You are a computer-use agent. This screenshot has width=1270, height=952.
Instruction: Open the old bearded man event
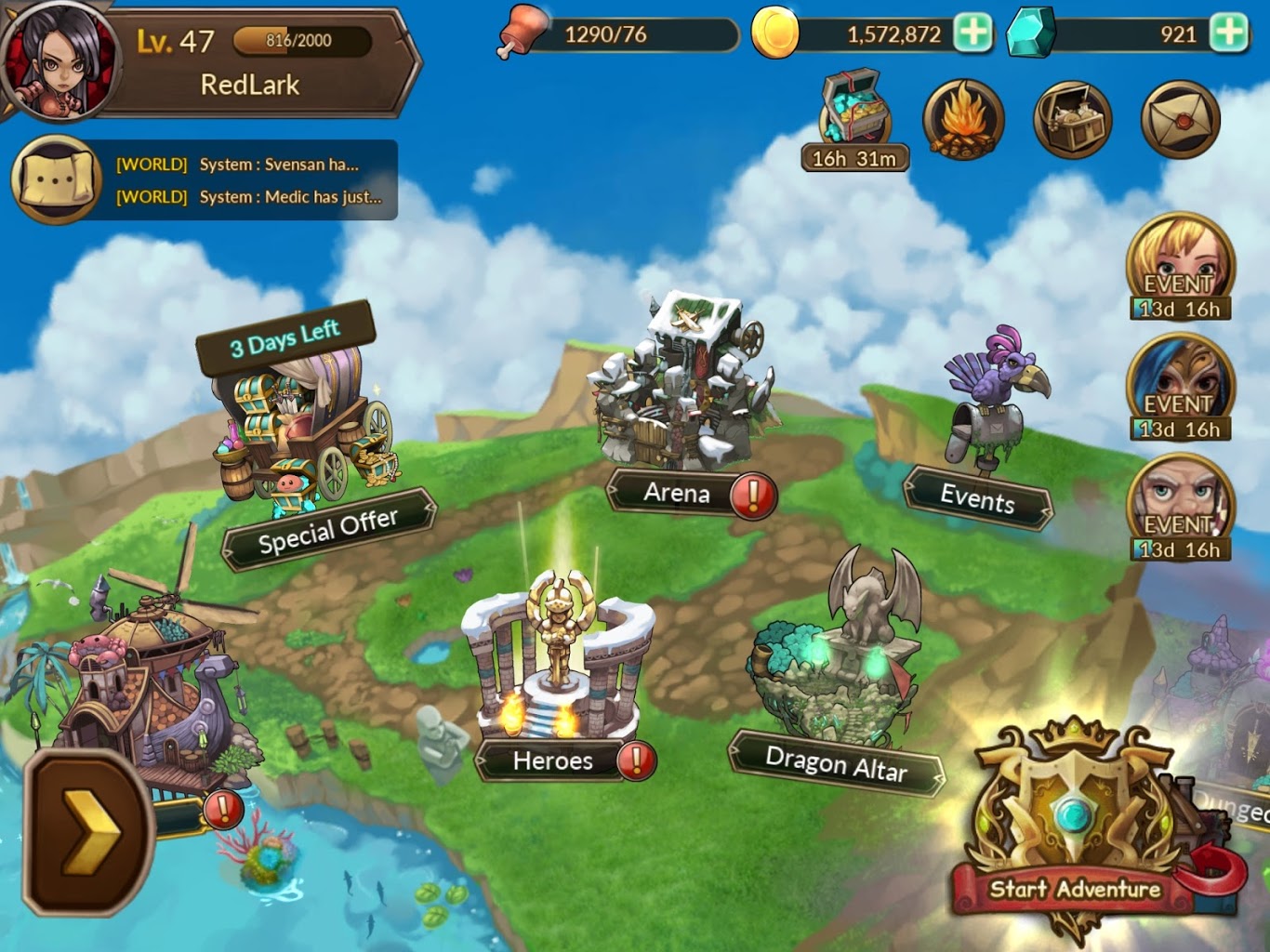pyautogui.click(x=1180, y=508)
